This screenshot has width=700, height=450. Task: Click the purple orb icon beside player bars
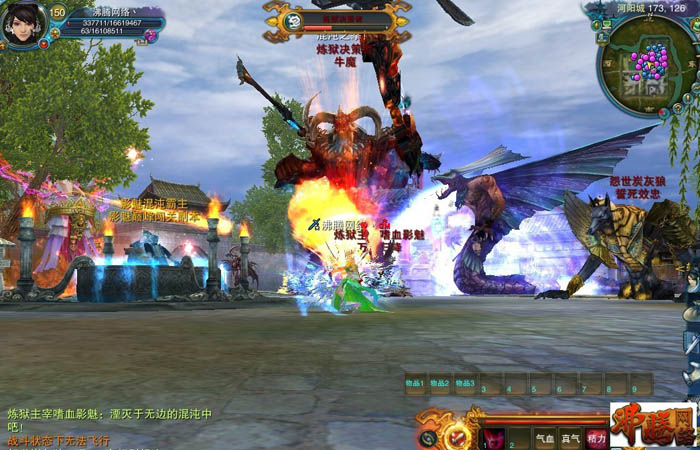pos(151,36)
